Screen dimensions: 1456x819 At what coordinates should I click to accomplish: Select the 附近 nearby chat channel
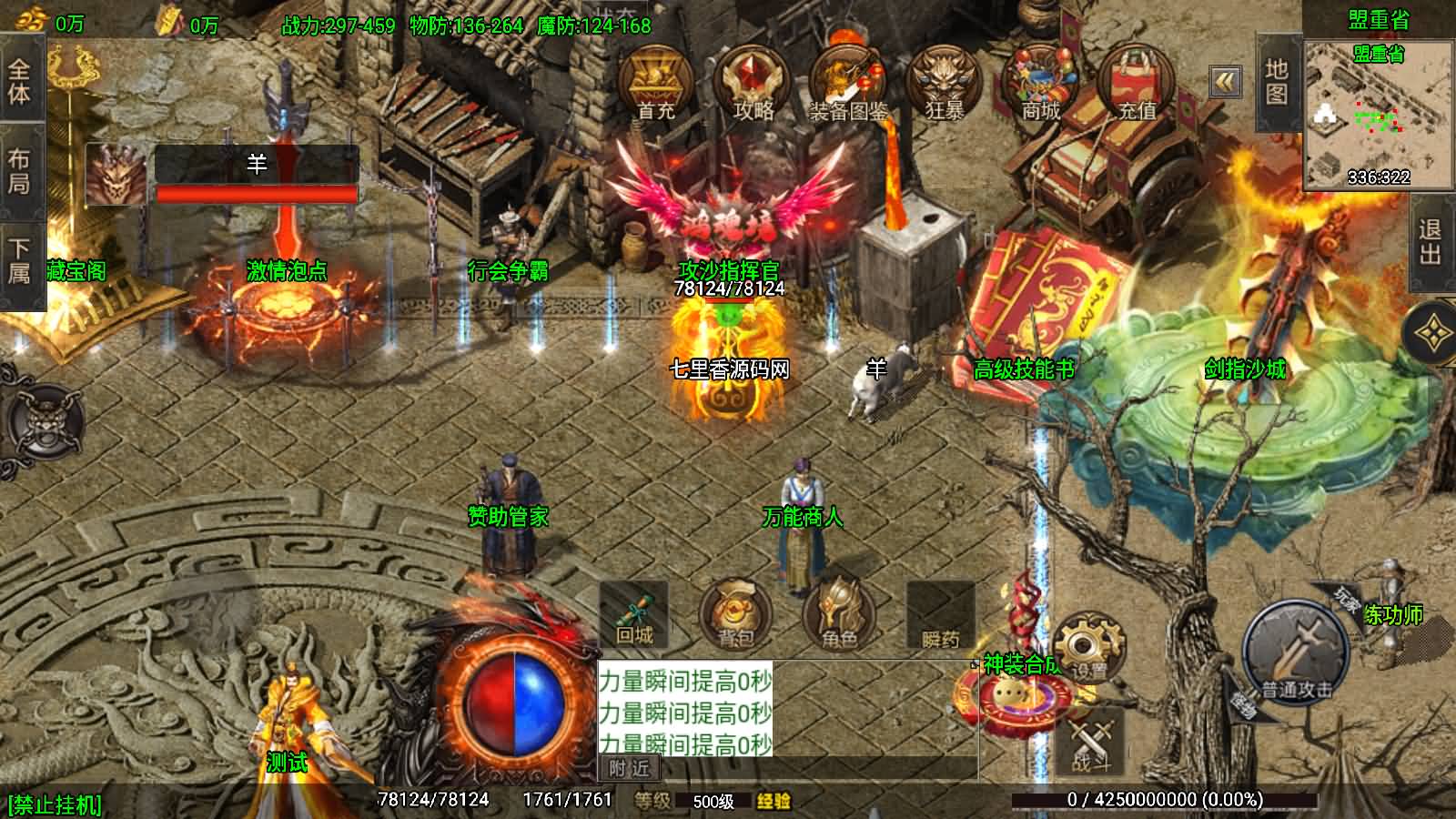pos(630,769)
